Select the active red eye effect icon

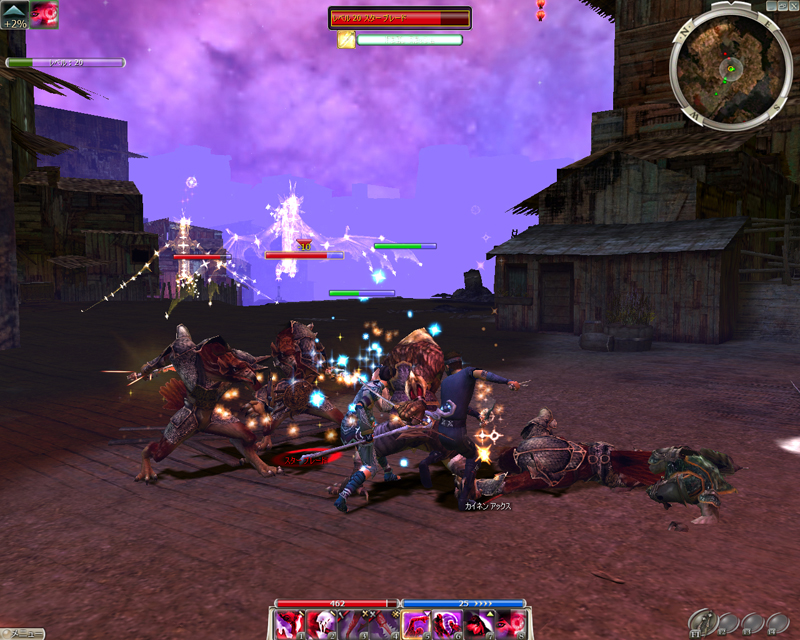[x=44, y=14]
